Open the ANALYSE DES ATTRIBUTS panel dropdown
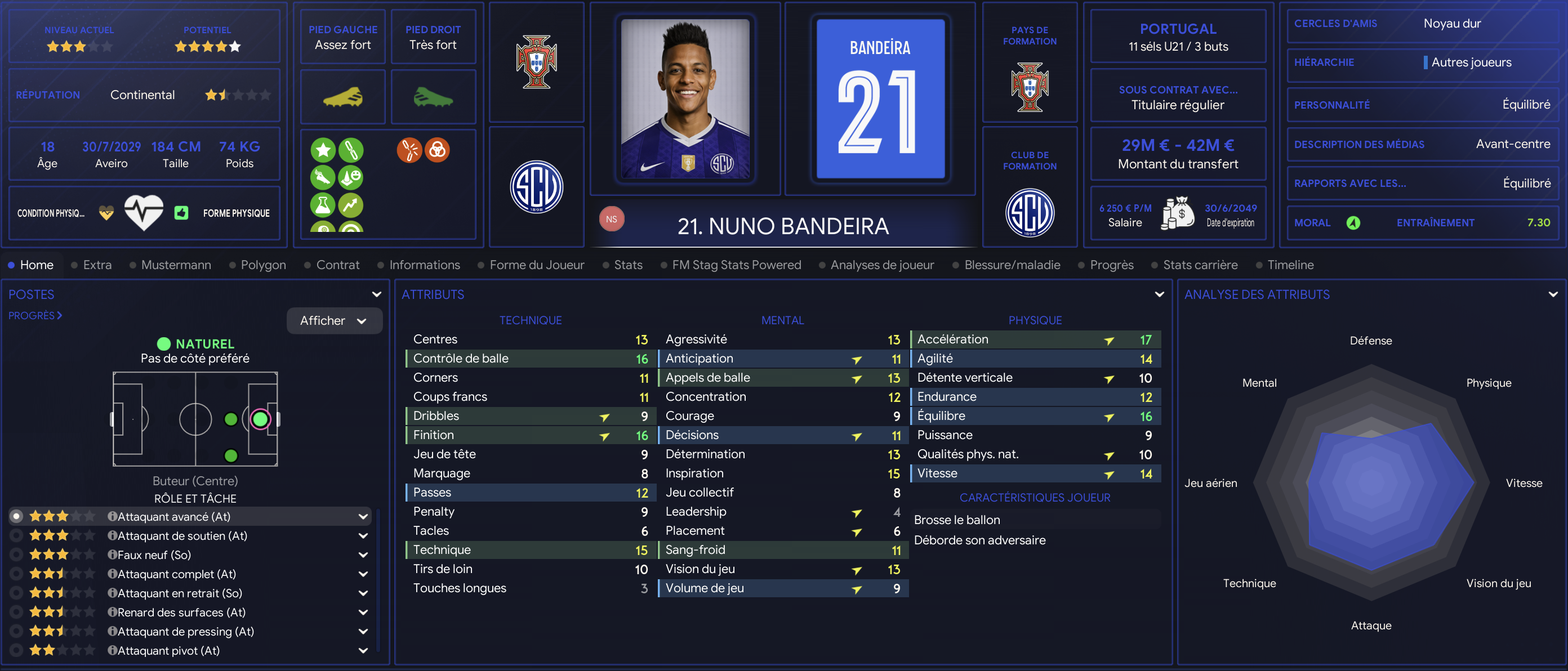Screen dimensions: 1568x671 coord(1552,294)
